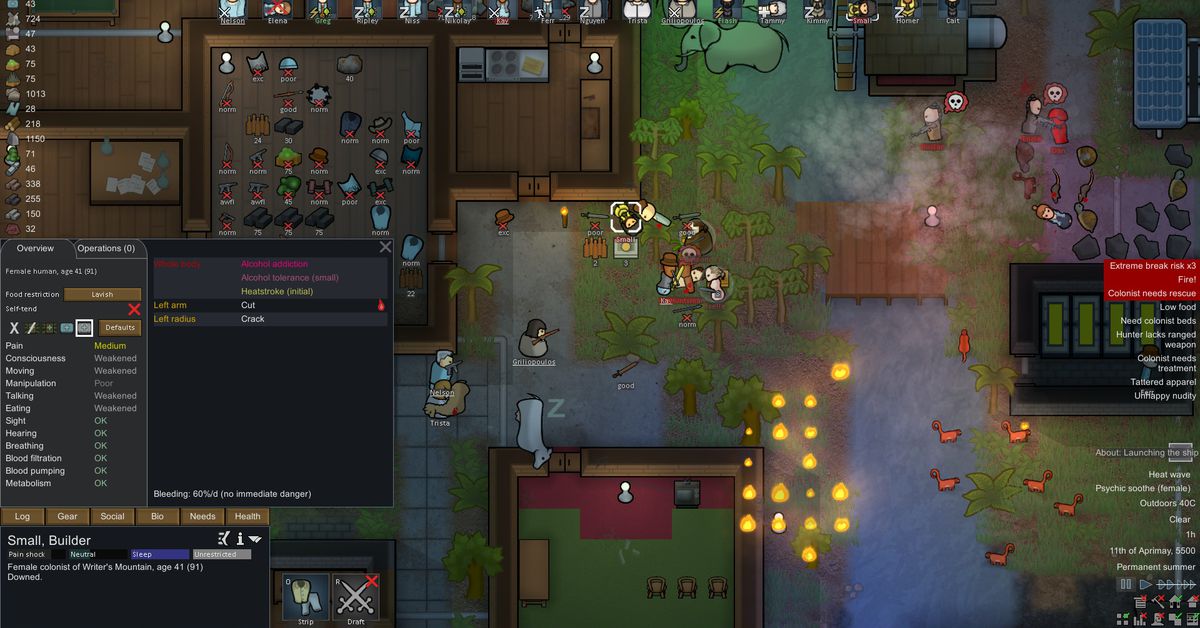Toggle the Self-tend checkbox
The image size is (1200, 628).
pos(134,310)
